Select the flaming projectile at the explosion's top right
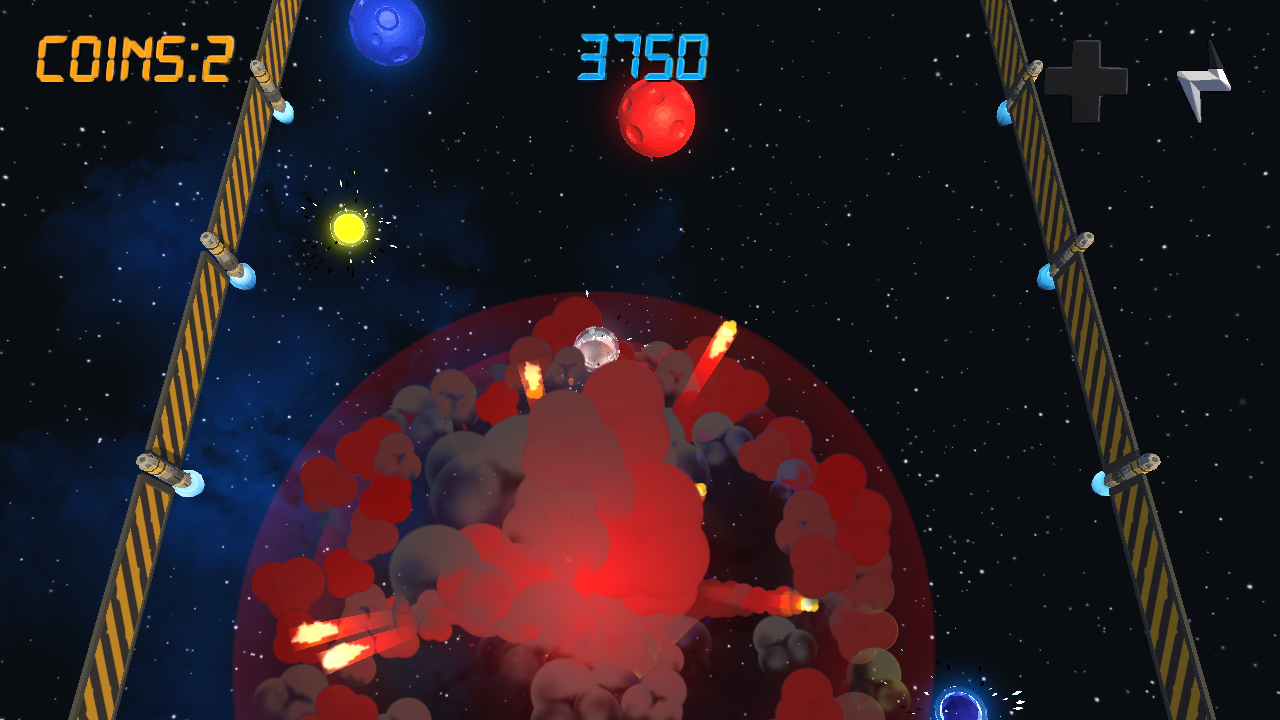Viewport: 1280px width, 720px height. (x=720, y=340)
